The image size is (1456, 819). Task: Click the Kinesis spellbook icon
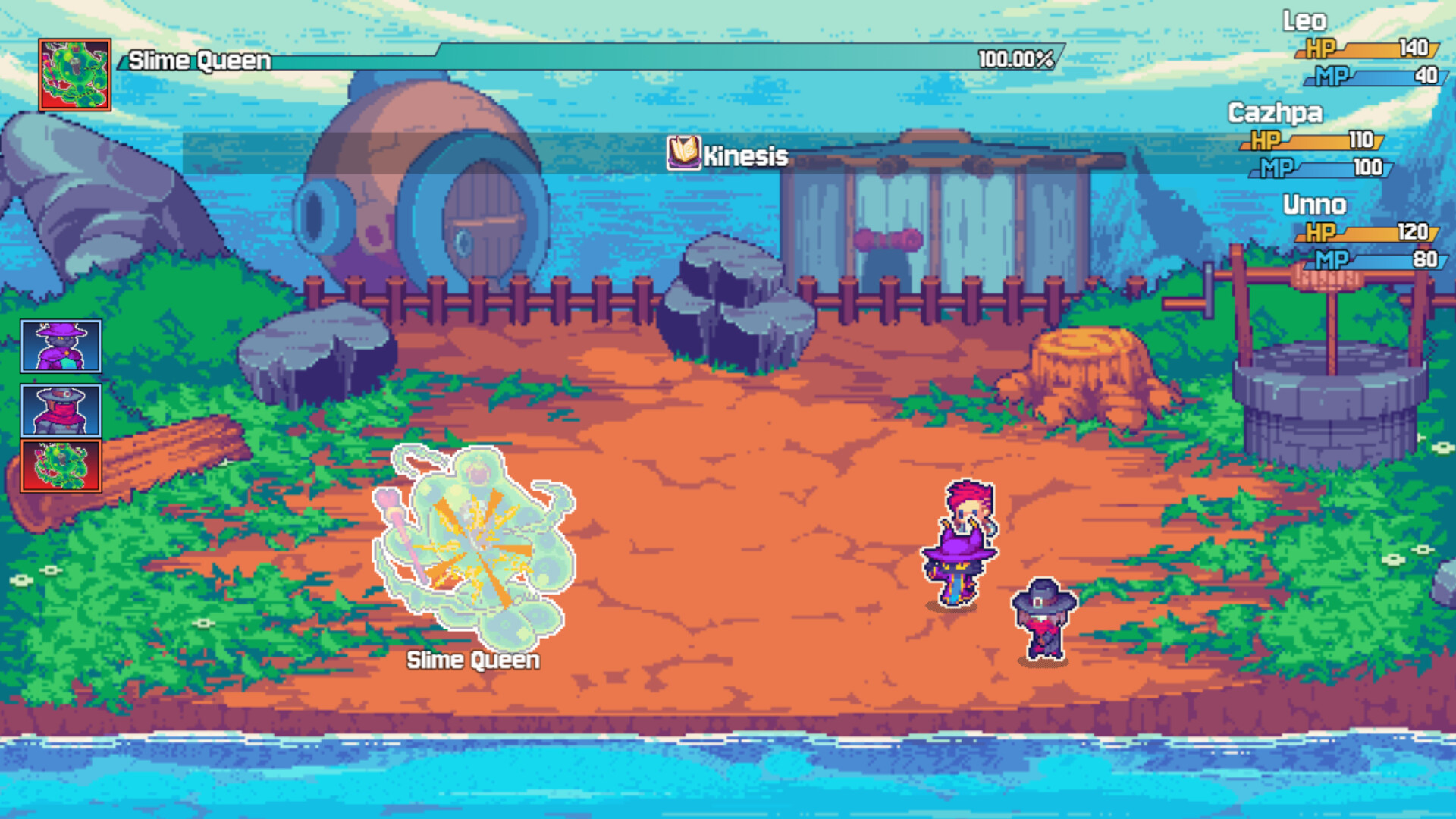[682, 152]
